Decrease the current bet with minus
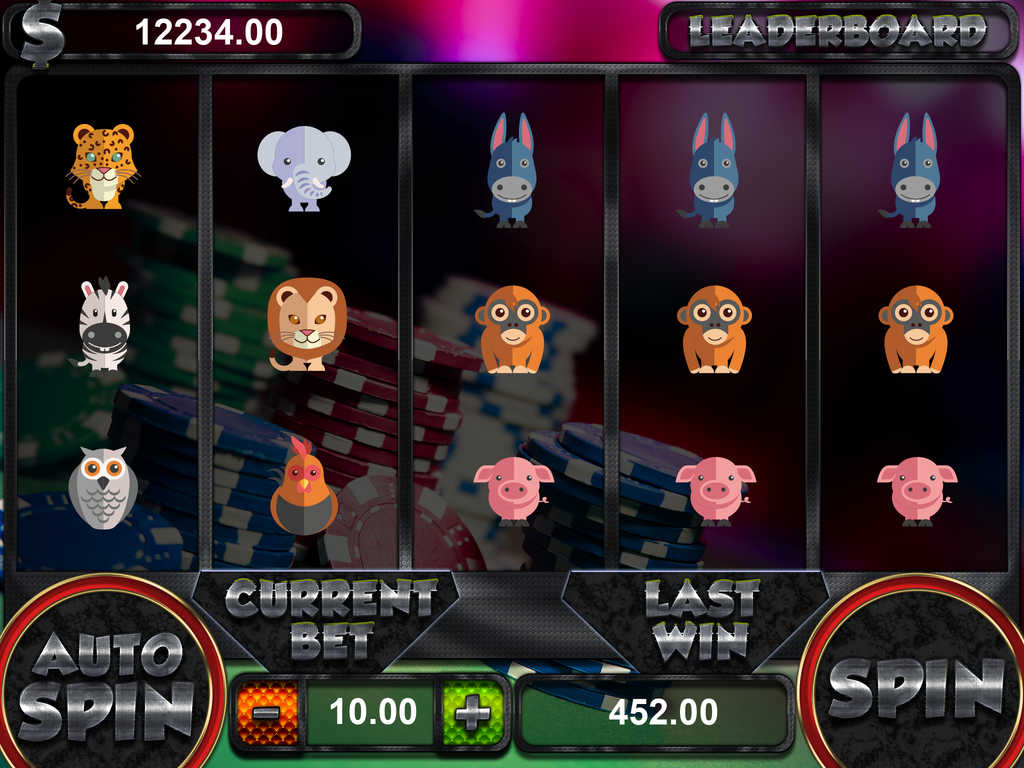Viewport: 1024px width, 768px height. (x=268, y=713)
